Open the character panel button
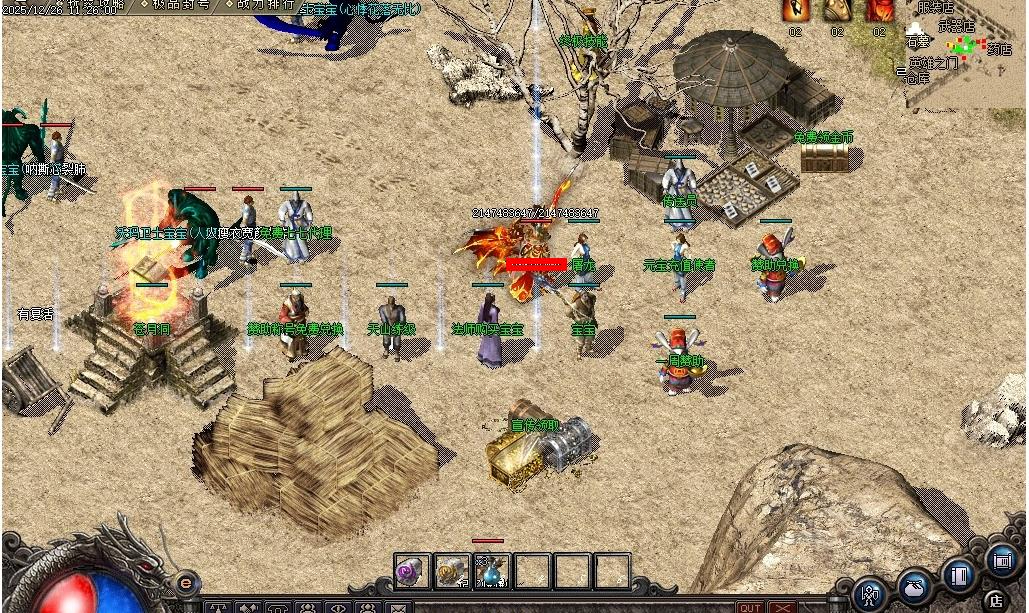 (871, 594)
